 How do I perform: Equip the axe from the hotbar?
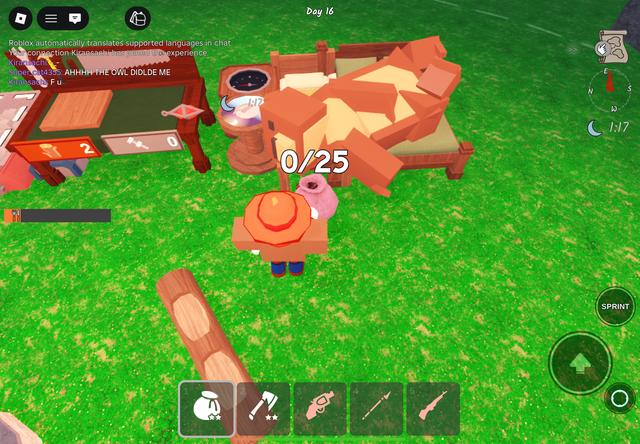(263, 409)
